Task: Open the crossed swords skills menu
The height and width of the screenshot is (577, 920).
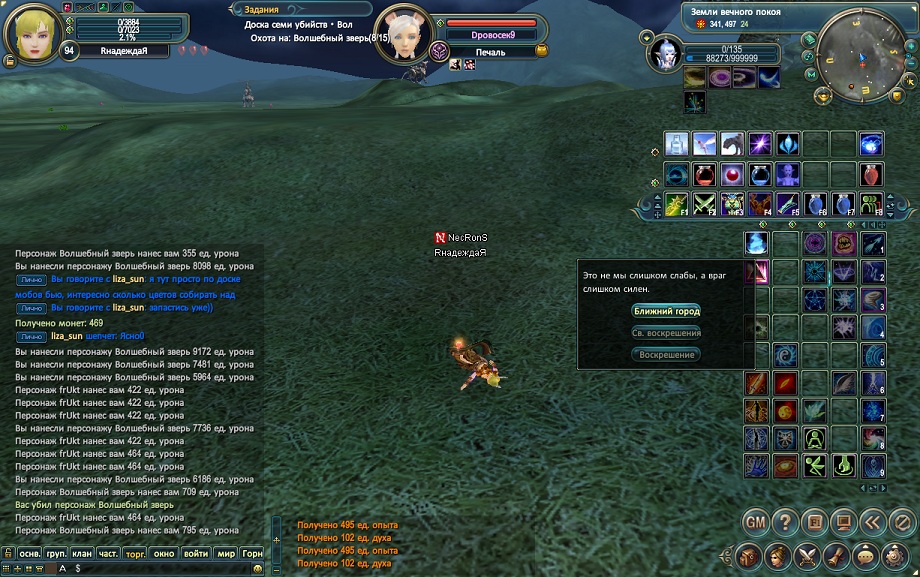Action: point(807,556)
